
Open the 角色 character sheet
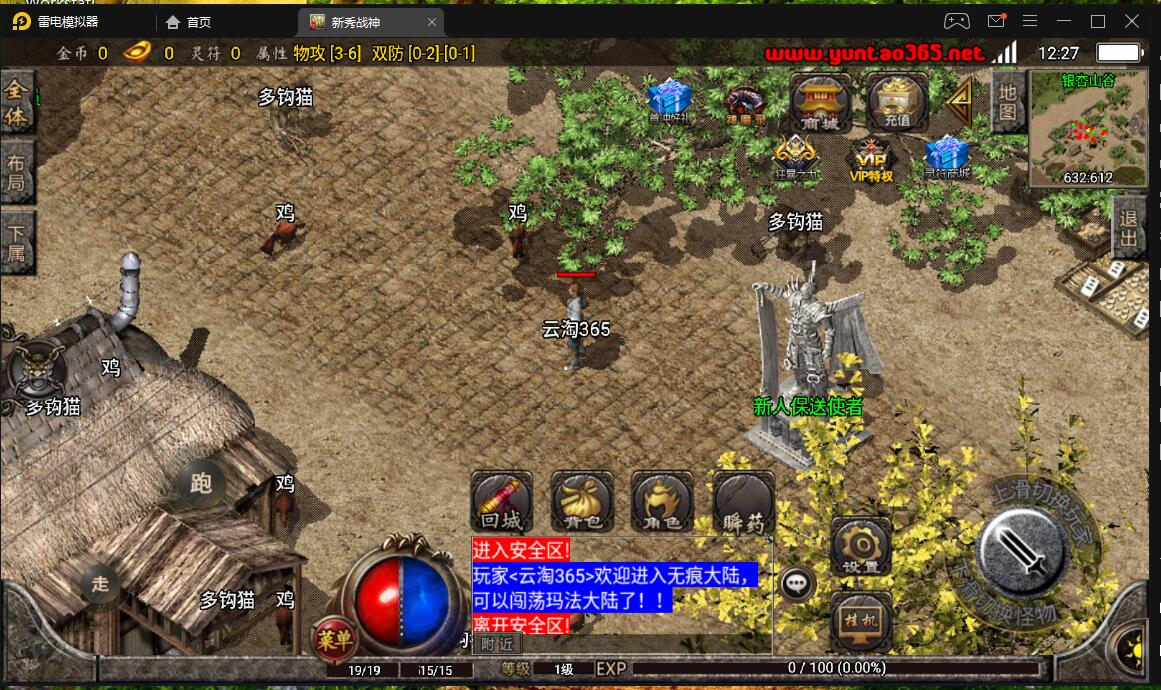click(662, 501)
